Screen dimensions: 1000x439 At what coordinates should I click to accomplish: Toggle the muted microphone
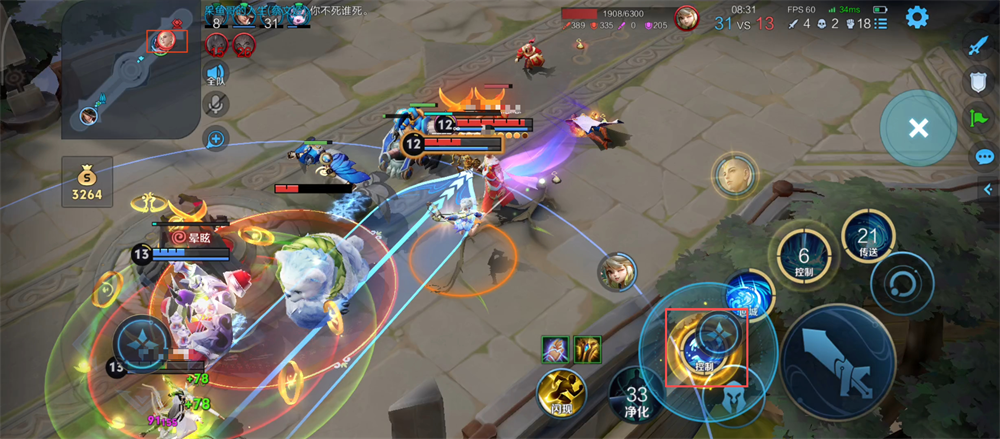pyautogui.click(x=215, y=104)
